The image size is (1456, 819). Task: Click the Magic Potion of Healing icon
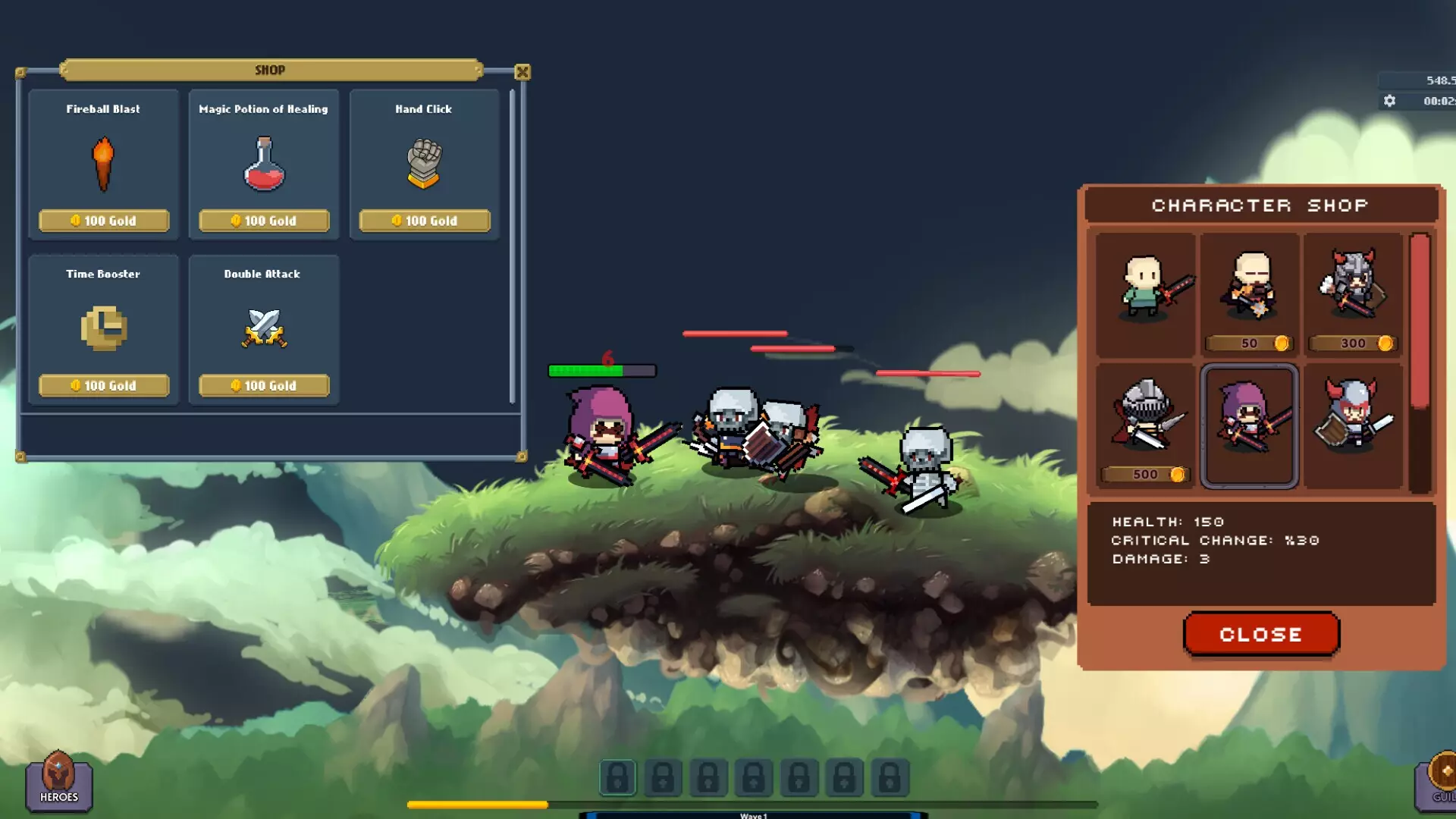pos(263,163)
